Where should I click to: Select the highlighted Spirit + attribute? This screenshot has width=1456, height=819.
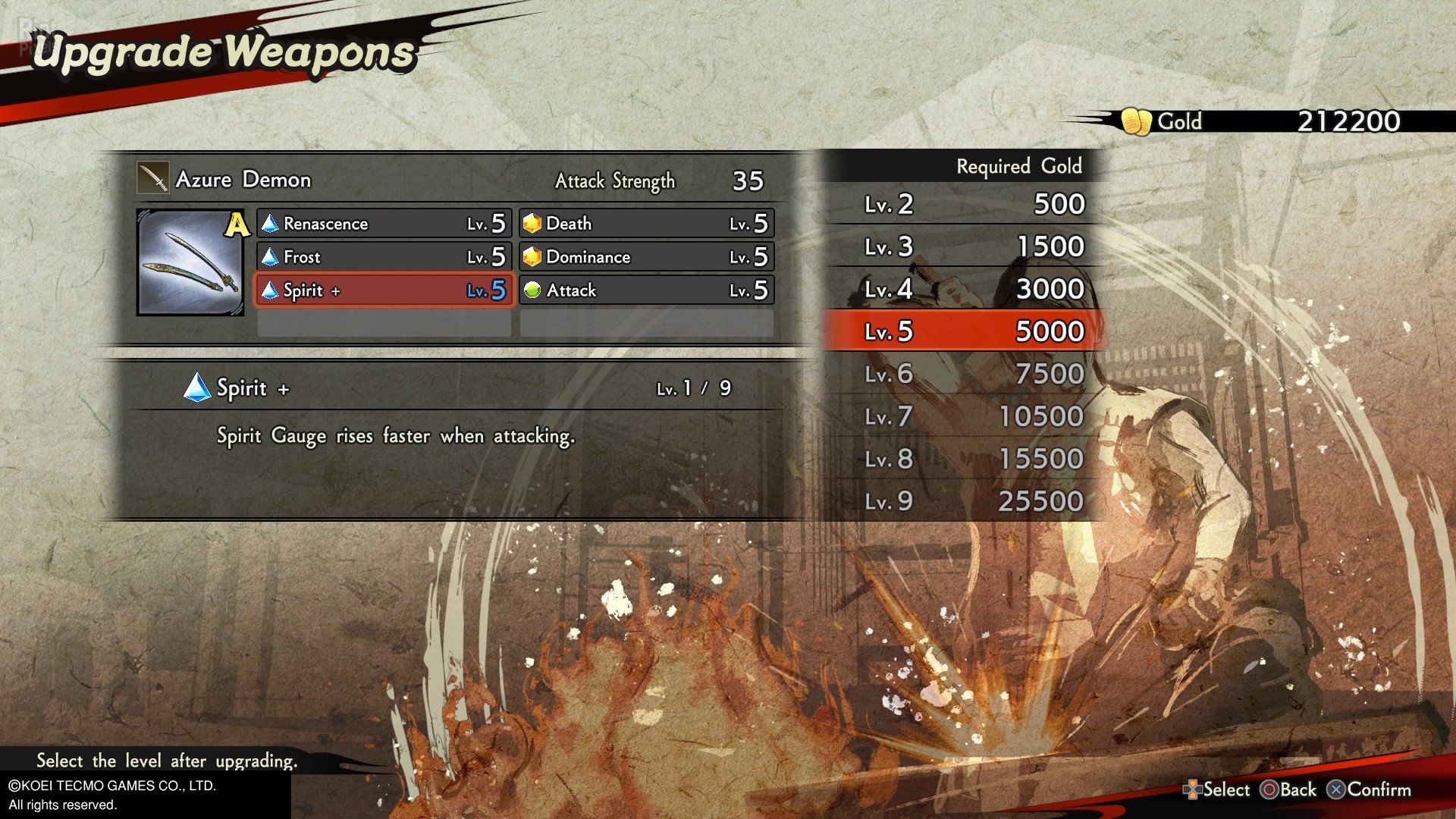pos(384,290)
